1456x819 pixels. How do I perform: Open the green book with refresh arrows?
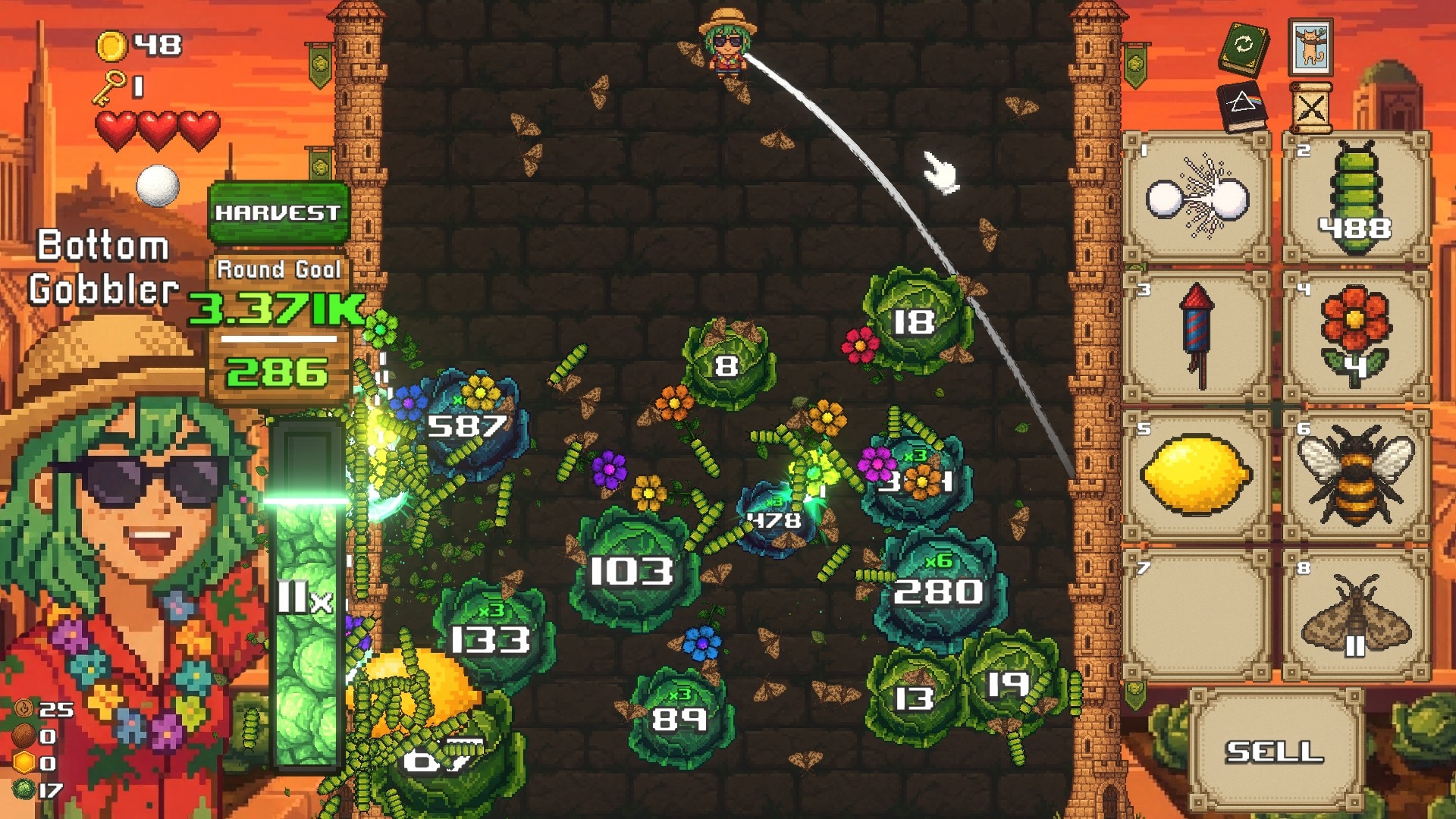1244,47
